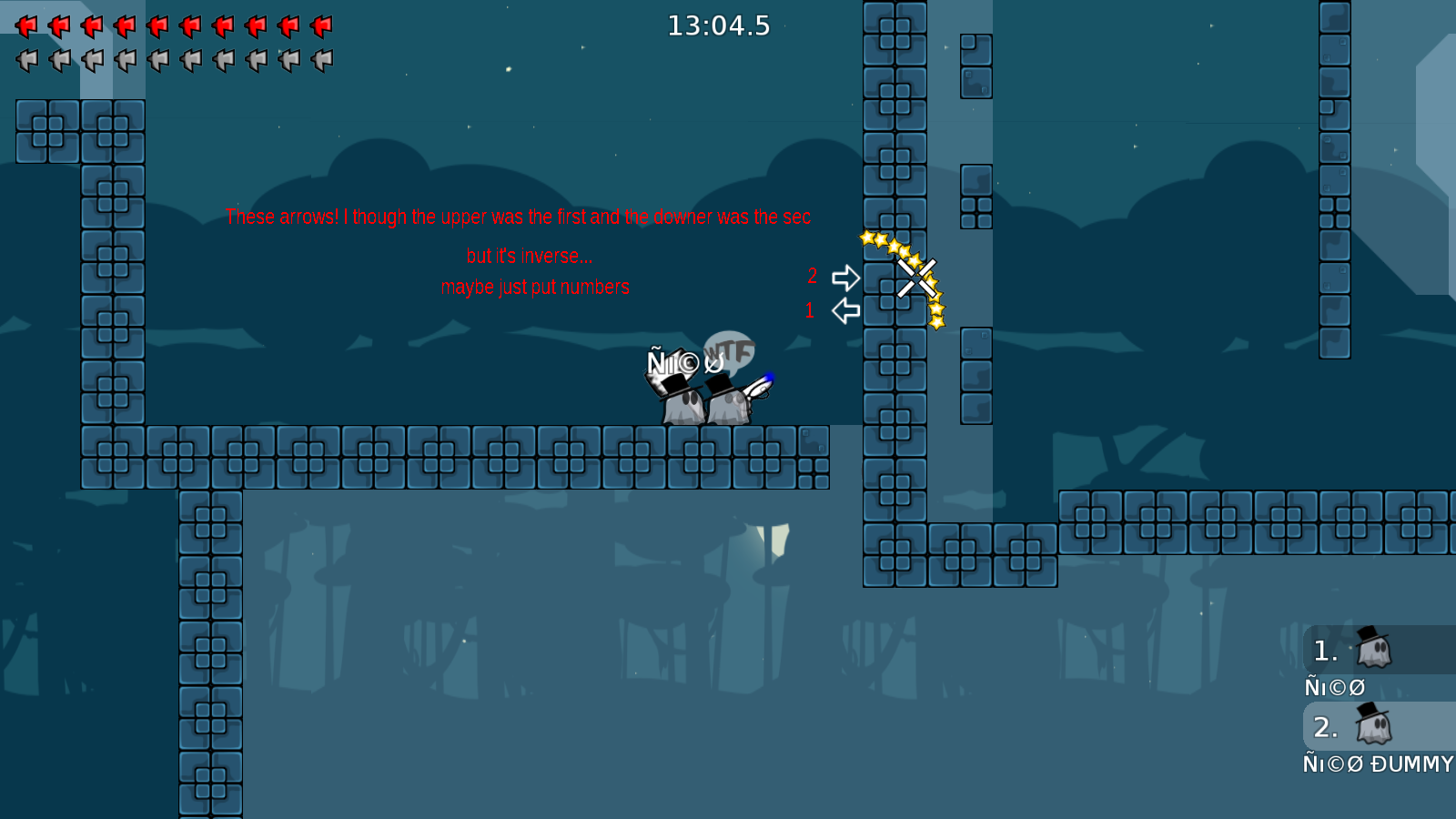Expand the scoreboard entry for Ñı©Ø
Image resolution: width=1456 pixels, height=819 pixels.
[1335, 687]
